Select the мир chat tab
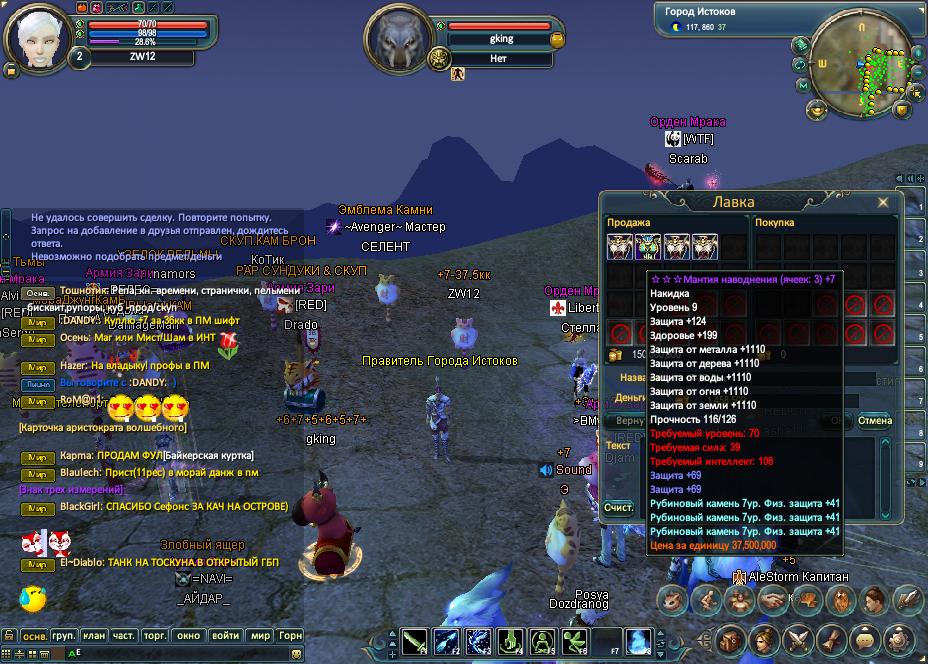 (259, 636)
